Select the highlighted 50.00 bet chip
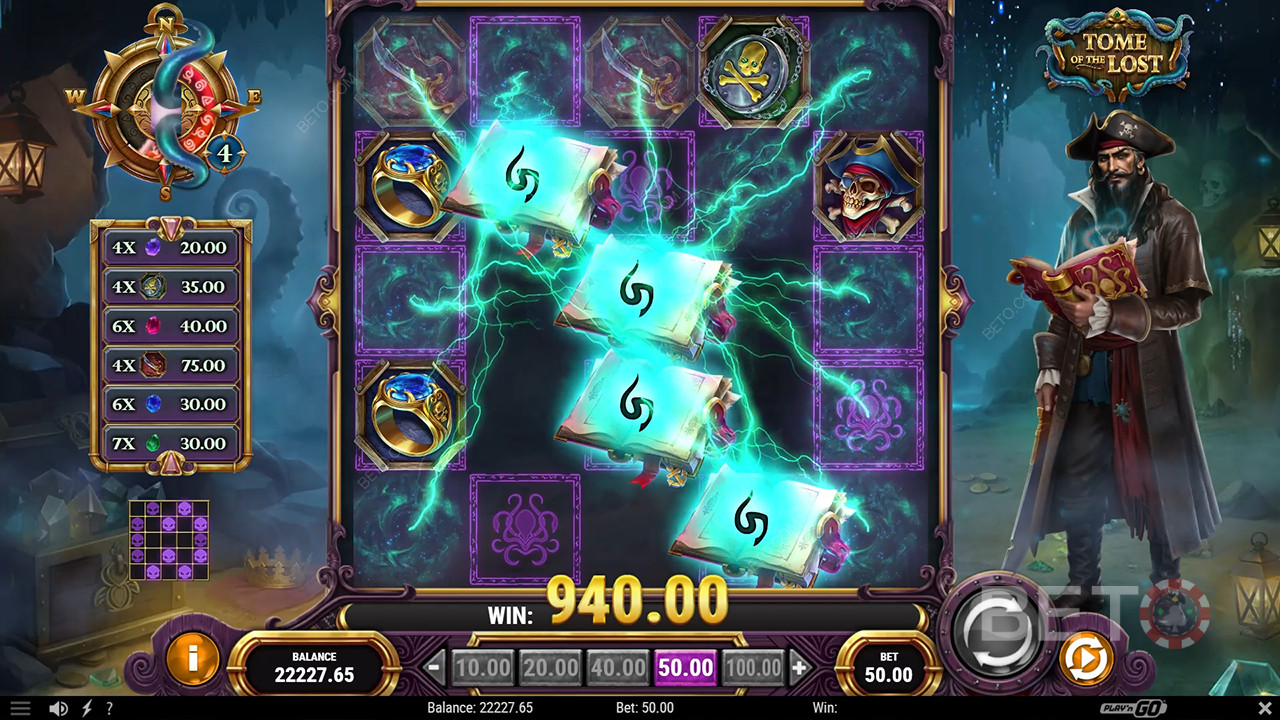Screen dimensions: 1280x720 [686, 667]
